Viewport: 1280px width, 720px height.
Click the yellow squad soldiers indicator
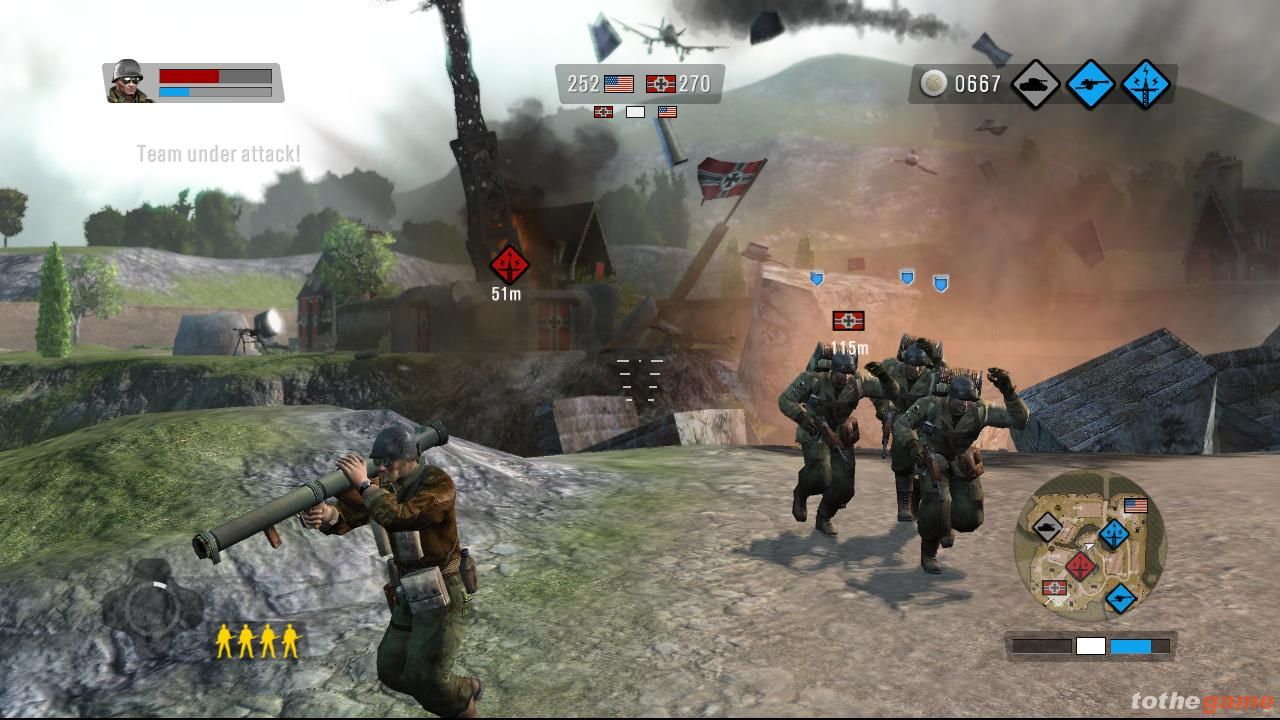click(x=257, y=641)
